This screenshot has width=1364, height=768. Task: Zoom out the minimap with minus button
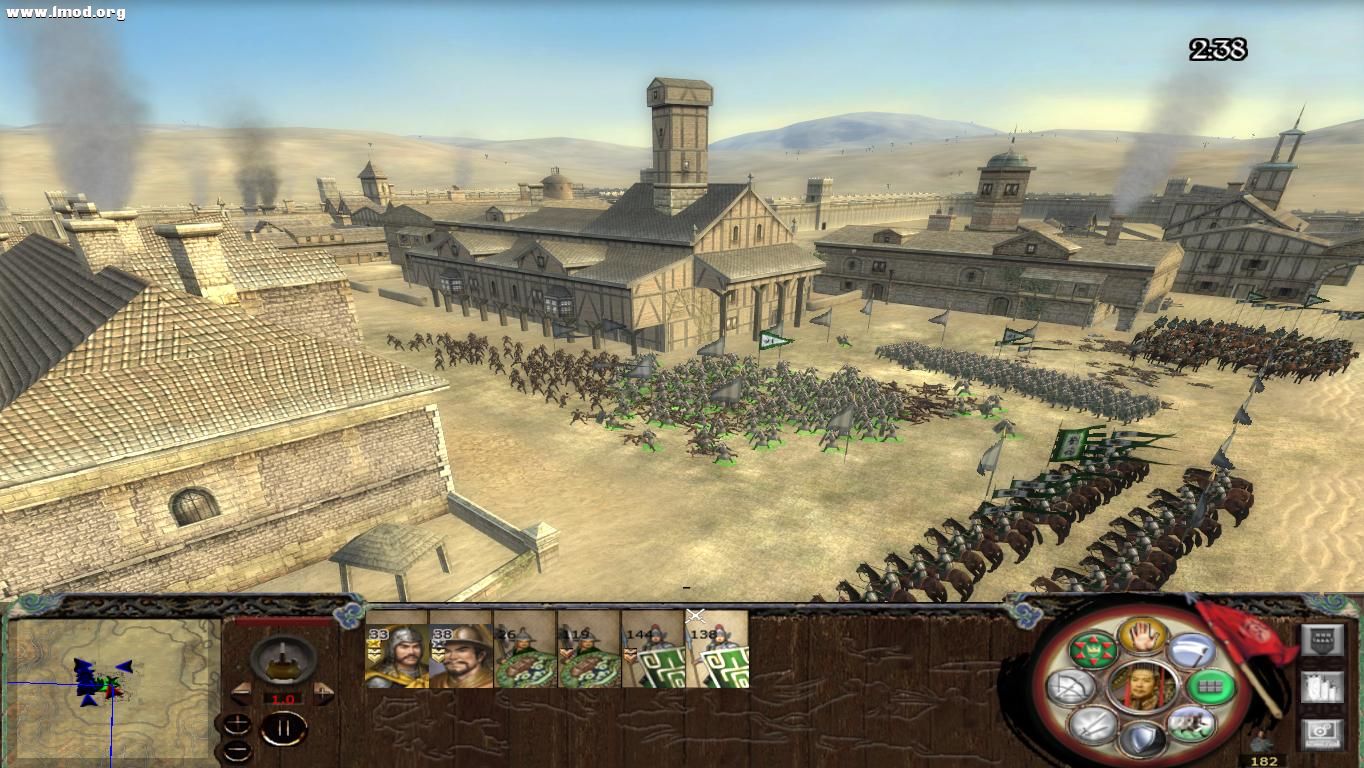(x=238, y=751)
